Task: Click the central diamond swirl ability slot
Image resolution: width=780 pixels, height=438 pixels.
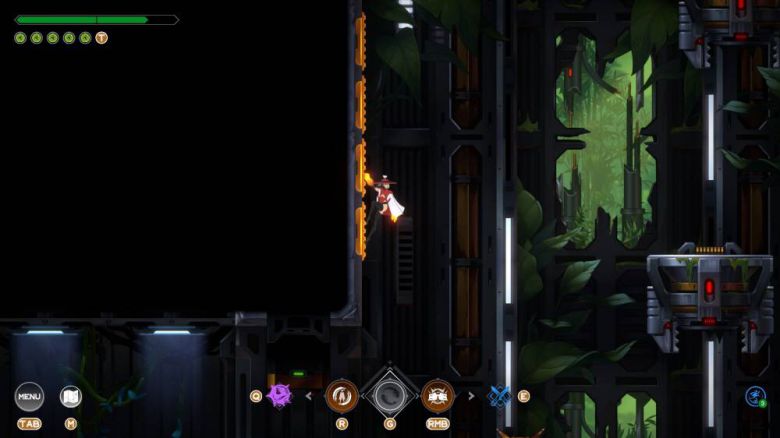Action: click(389, 396)
